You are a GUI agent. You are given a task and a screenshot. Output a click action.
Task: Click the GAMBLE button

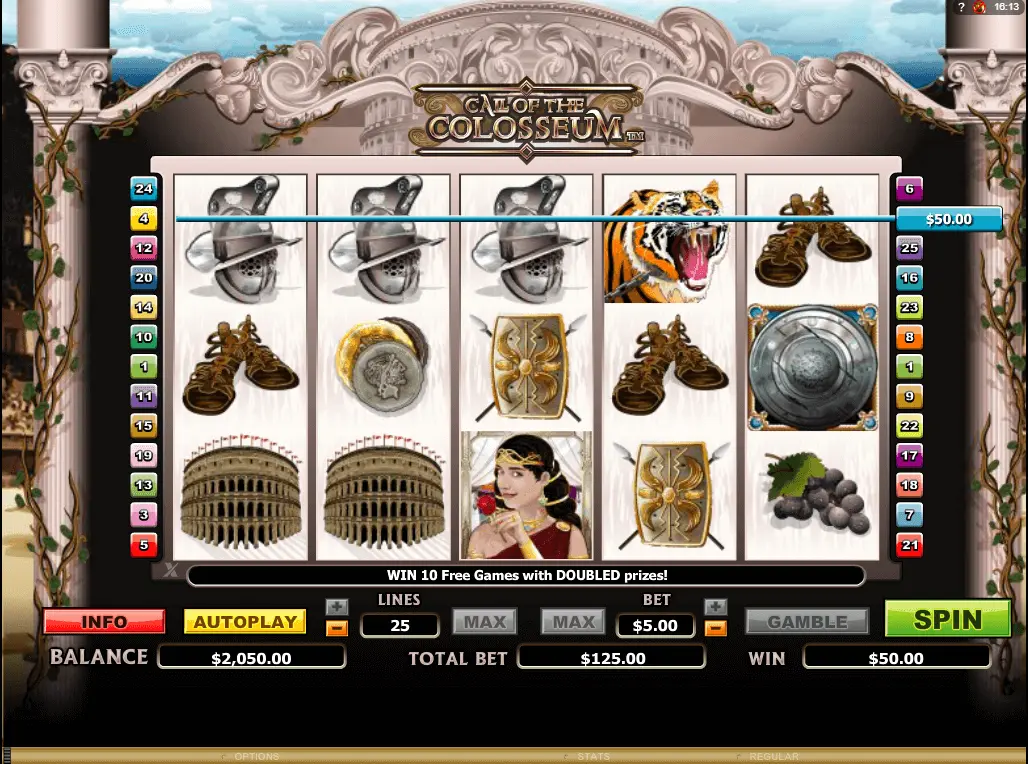pos(807,622)
